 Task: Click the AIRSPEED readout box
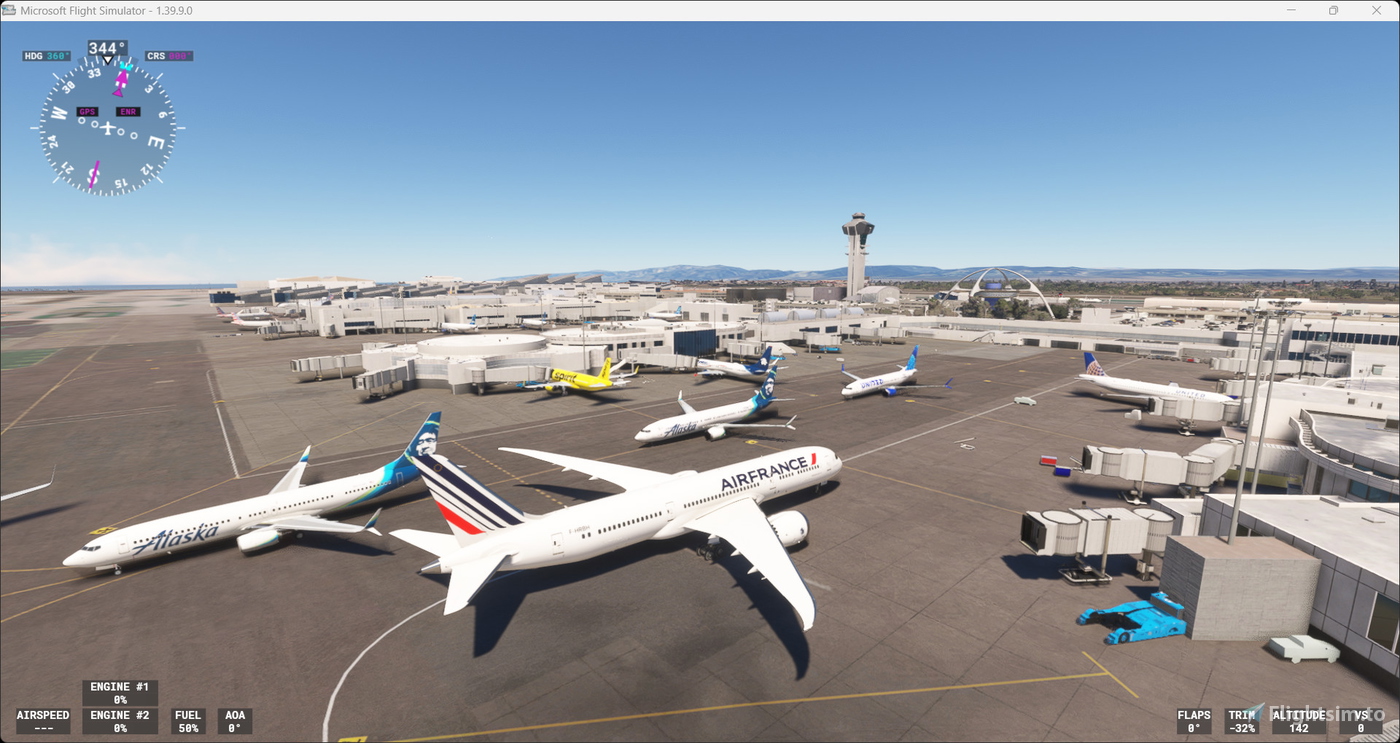(41, 721)
